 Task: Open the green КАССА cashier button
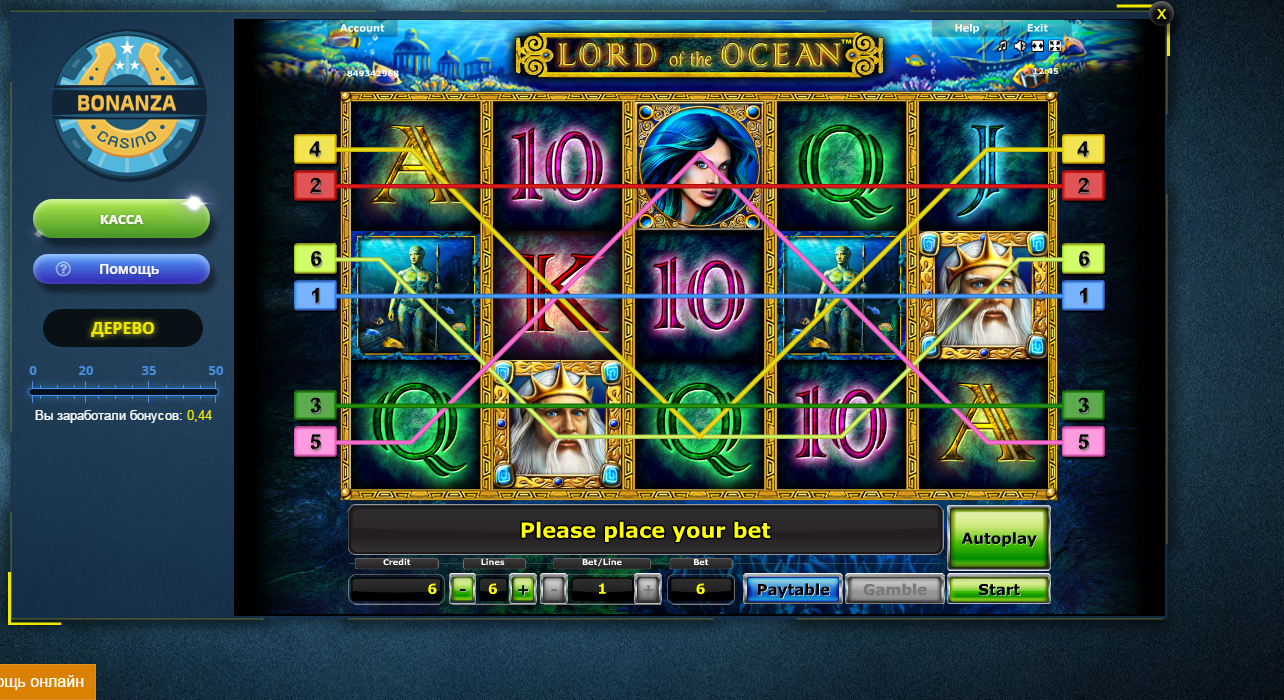coord(121,219)
